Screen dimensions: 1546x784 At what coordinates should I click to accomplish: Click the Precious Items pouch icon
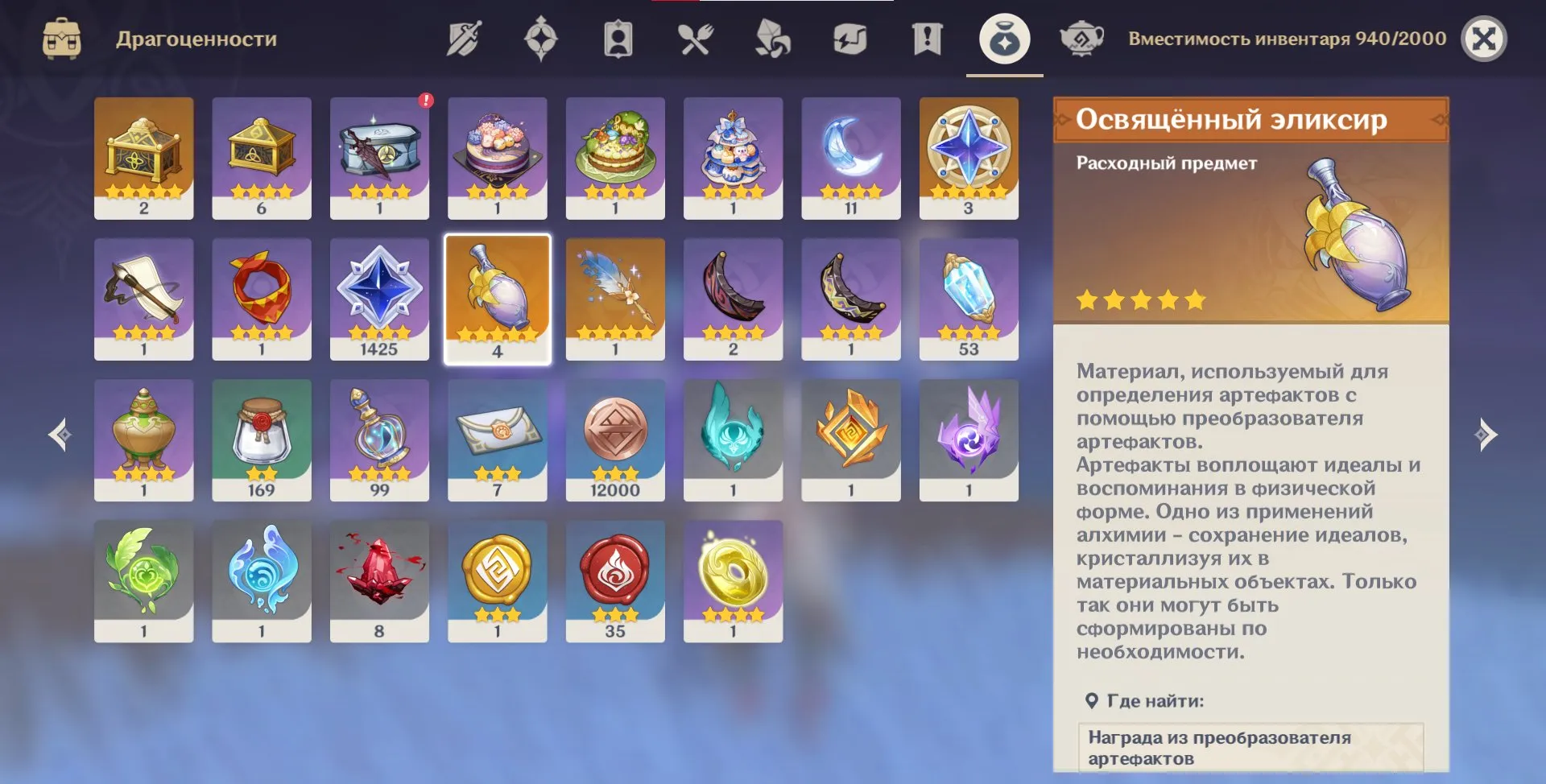[x=1003, y=36]
